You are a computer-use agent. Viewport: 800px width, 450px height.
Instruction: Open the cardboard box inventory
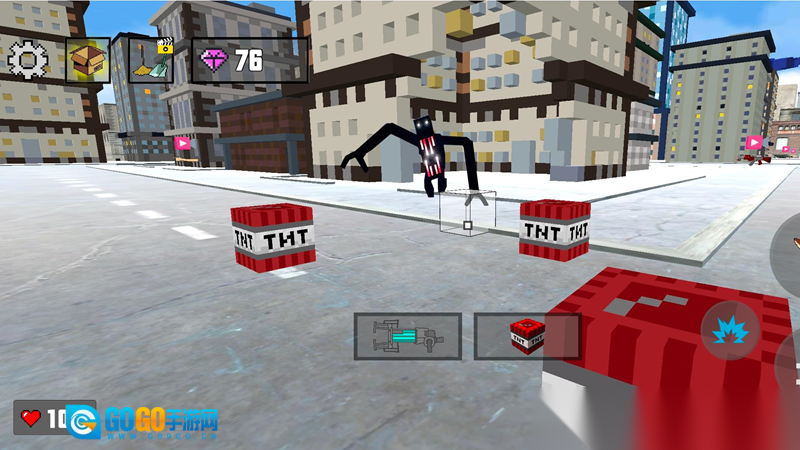click(88, 60)
